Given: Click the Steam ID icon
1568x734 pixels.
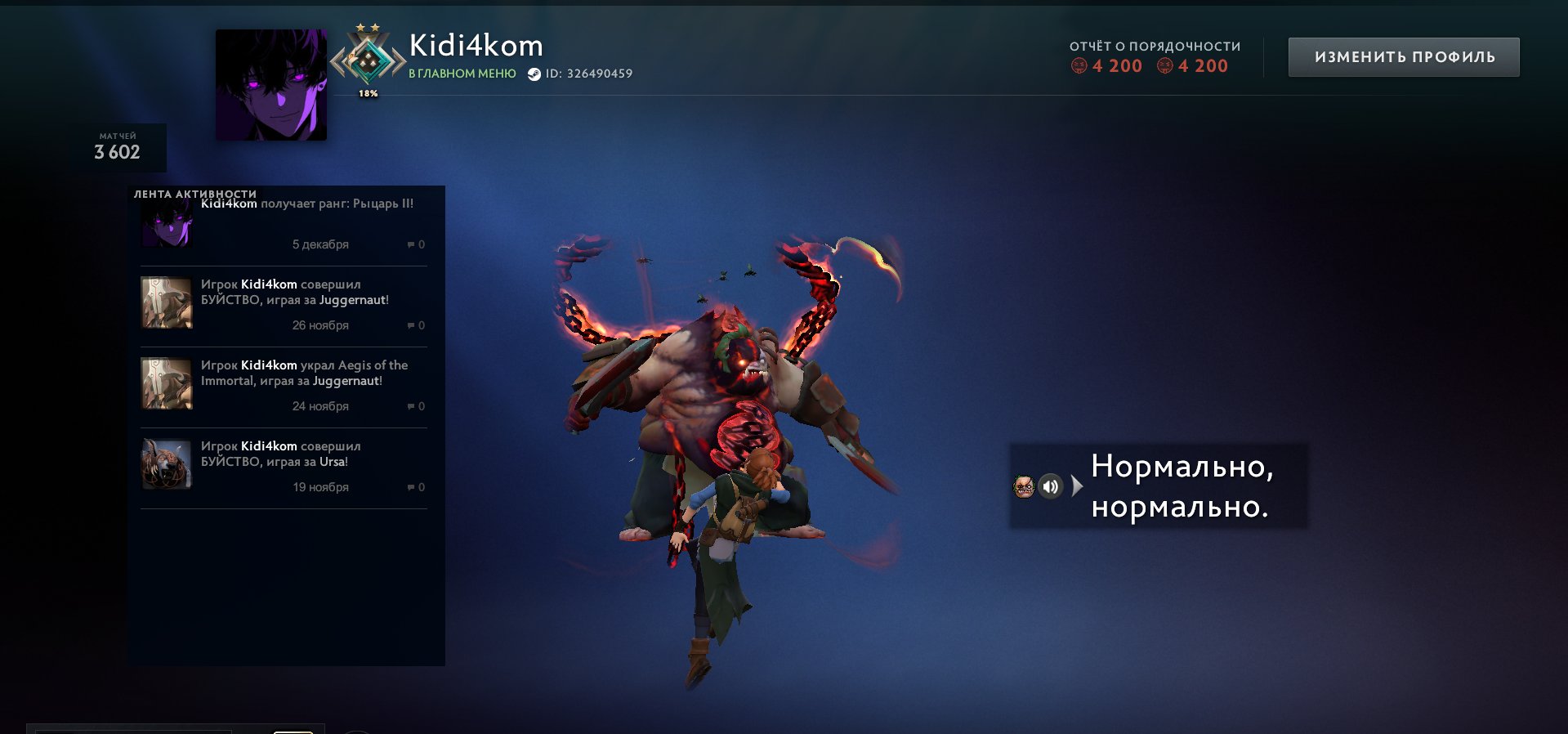Looking at the screenshot, I should 534,74.
